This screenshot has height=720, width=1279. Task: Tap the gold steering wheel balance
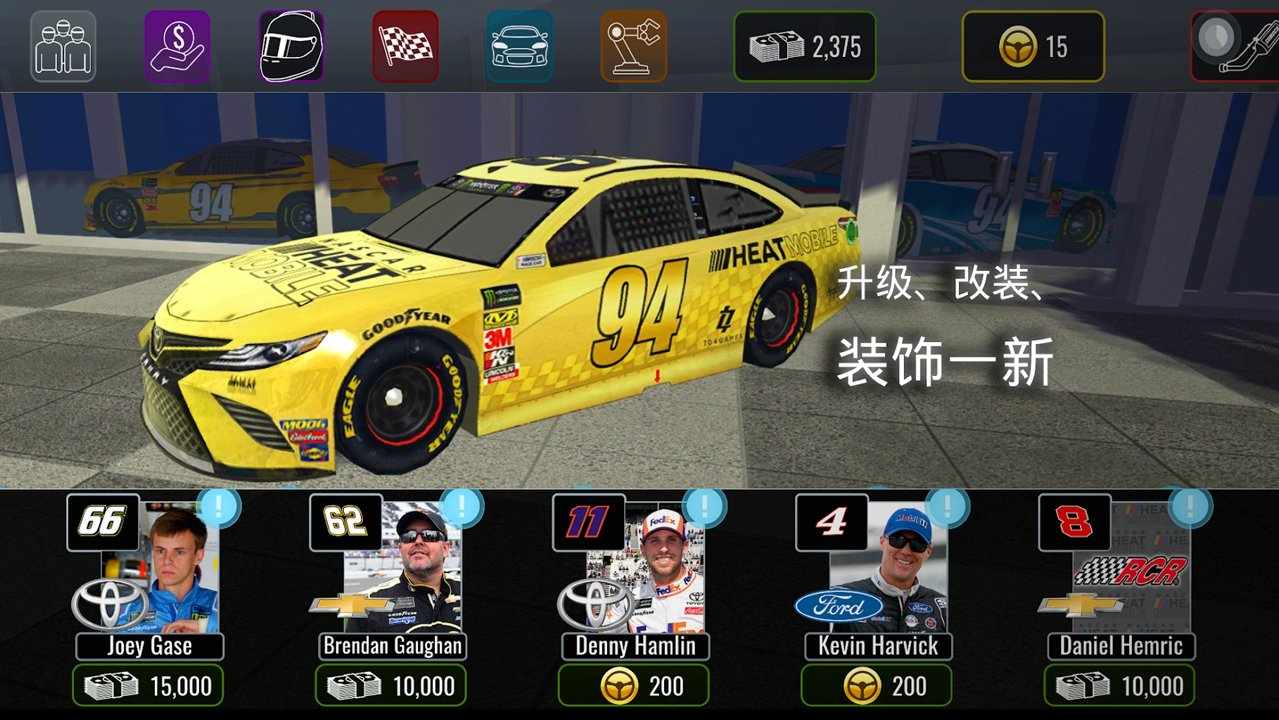pos(1033,46)
